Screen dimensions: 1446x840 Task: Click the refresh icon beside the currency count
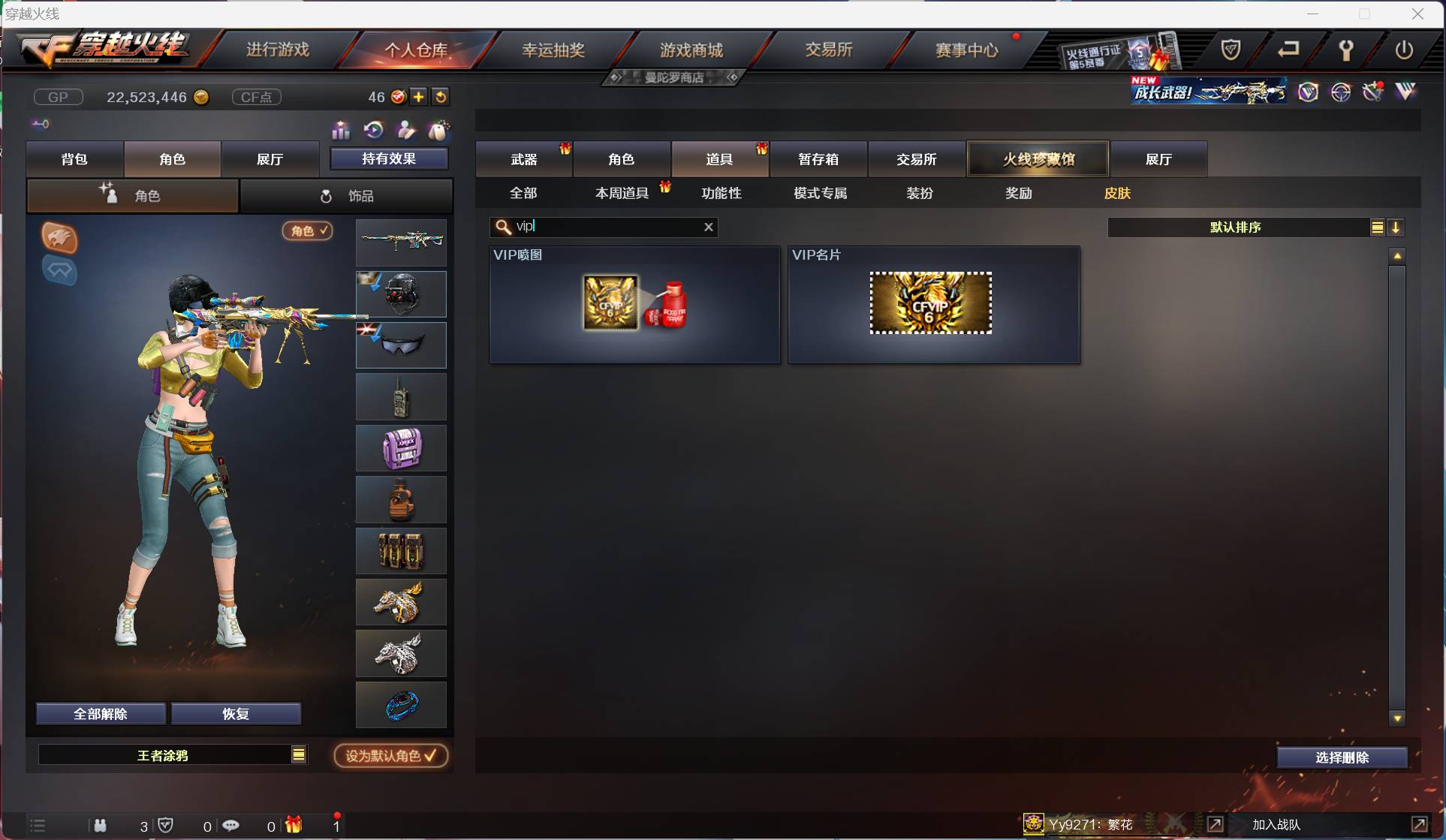(x=441, y=97)
